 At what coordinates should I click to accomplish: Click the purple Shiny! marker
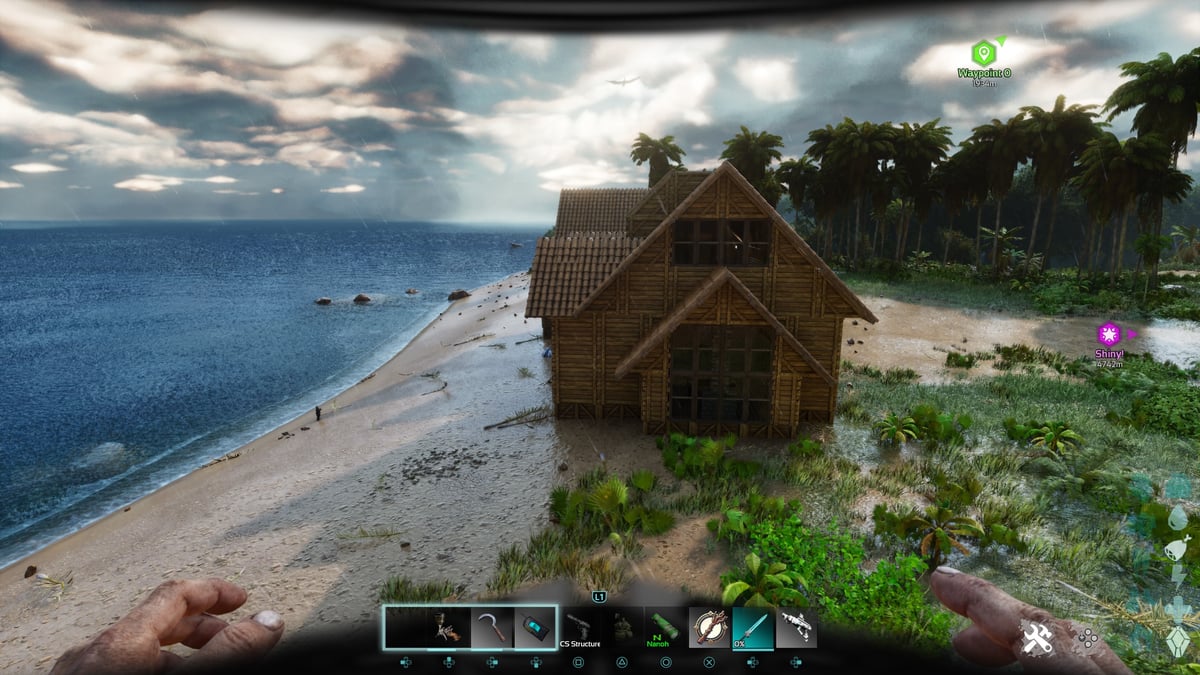point(1108,334)
